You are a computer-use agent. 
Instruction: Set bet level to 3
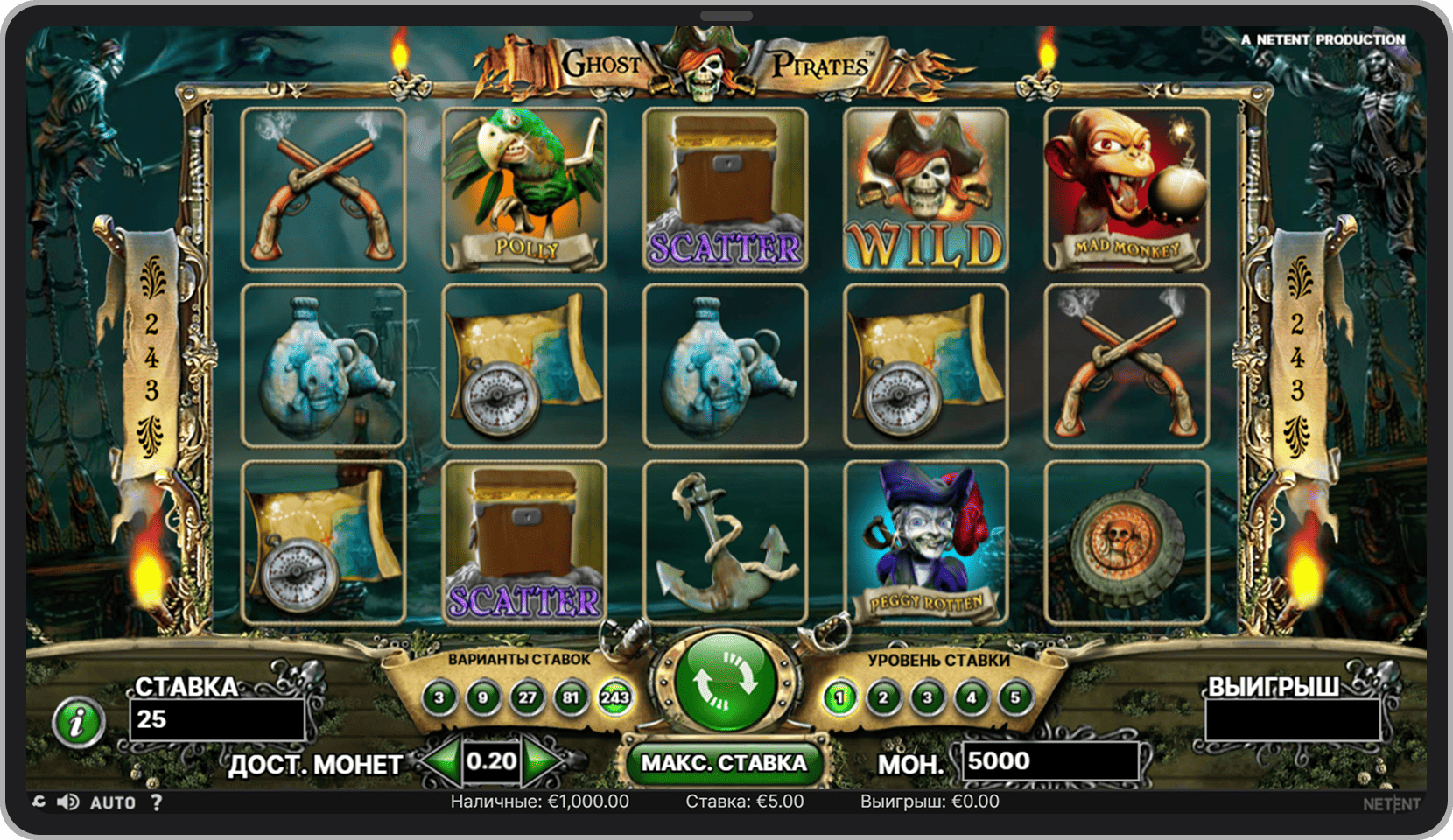pos(927,697)
